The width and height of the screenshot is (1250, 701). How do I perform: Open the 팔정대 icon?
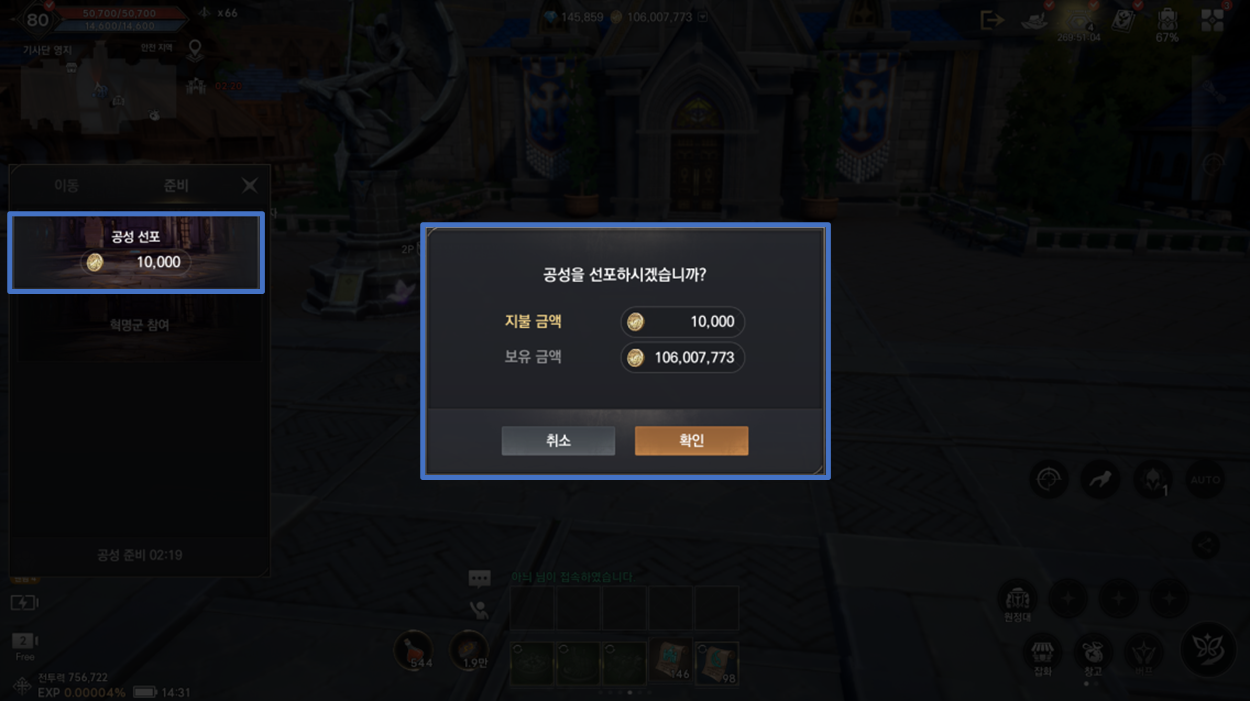[1018, 600]
